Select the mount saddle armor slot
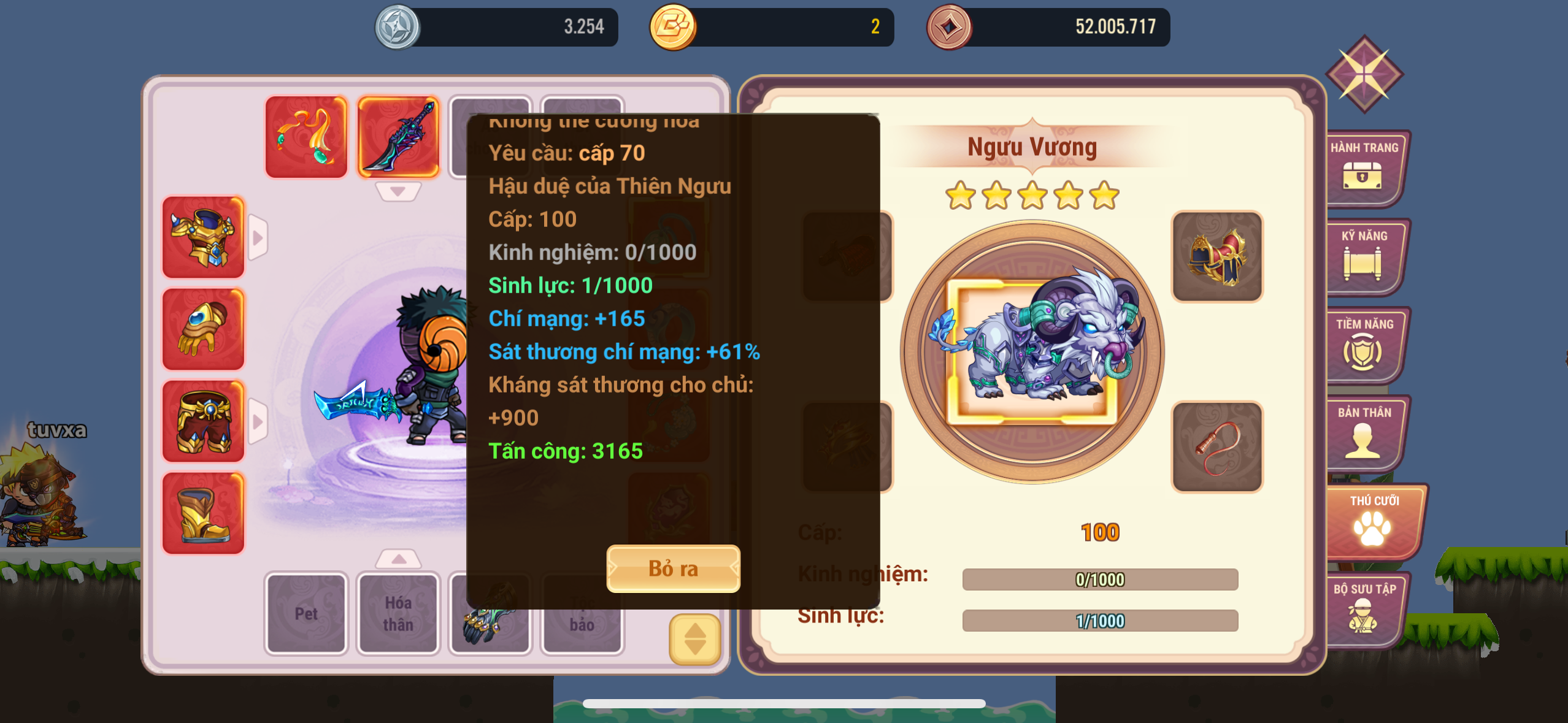This screenshot has height=723, width=1568. click(x=1217, y=256)
